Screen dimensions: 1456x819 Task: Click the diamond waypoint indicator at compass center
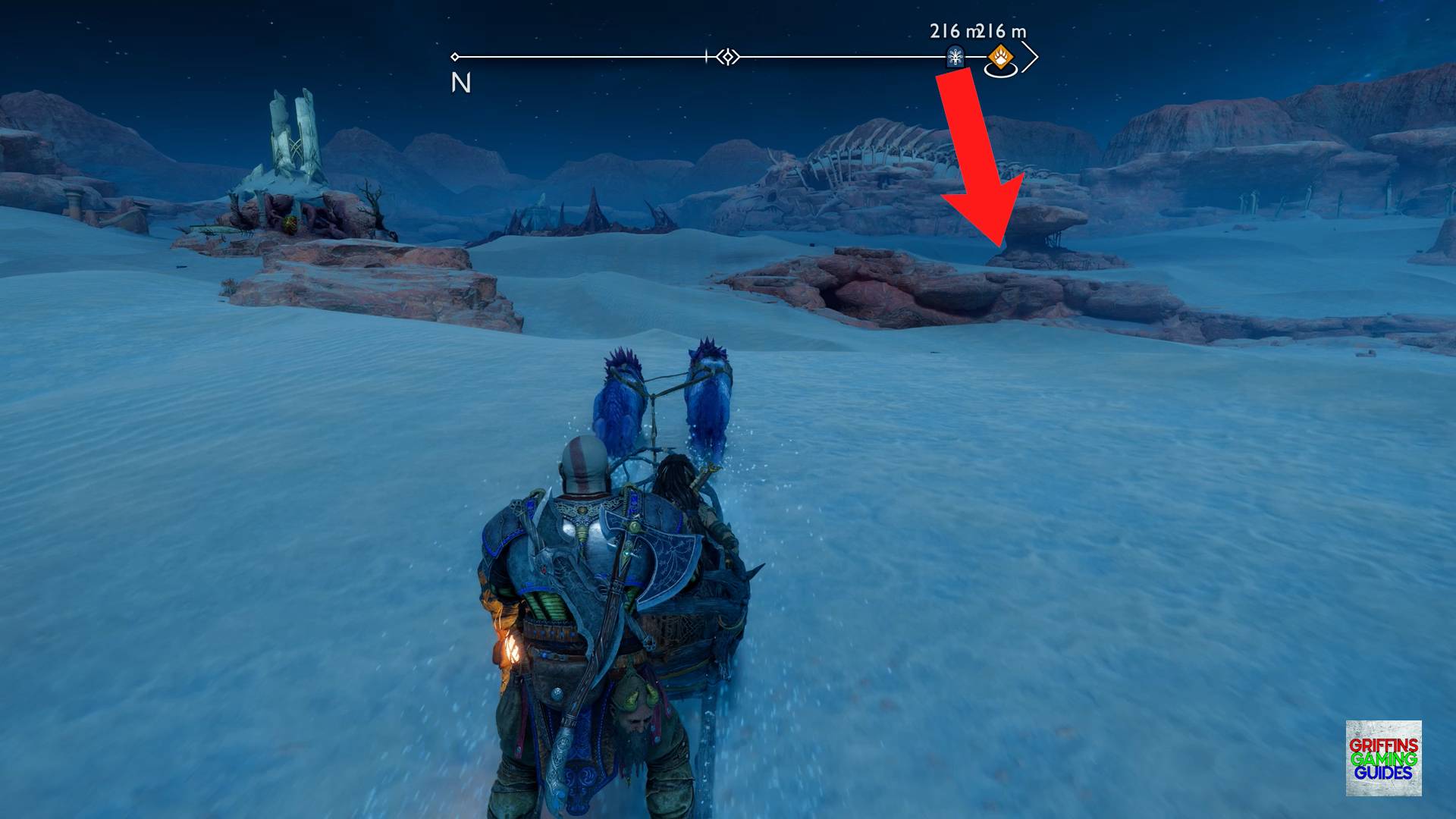point(726,55)
